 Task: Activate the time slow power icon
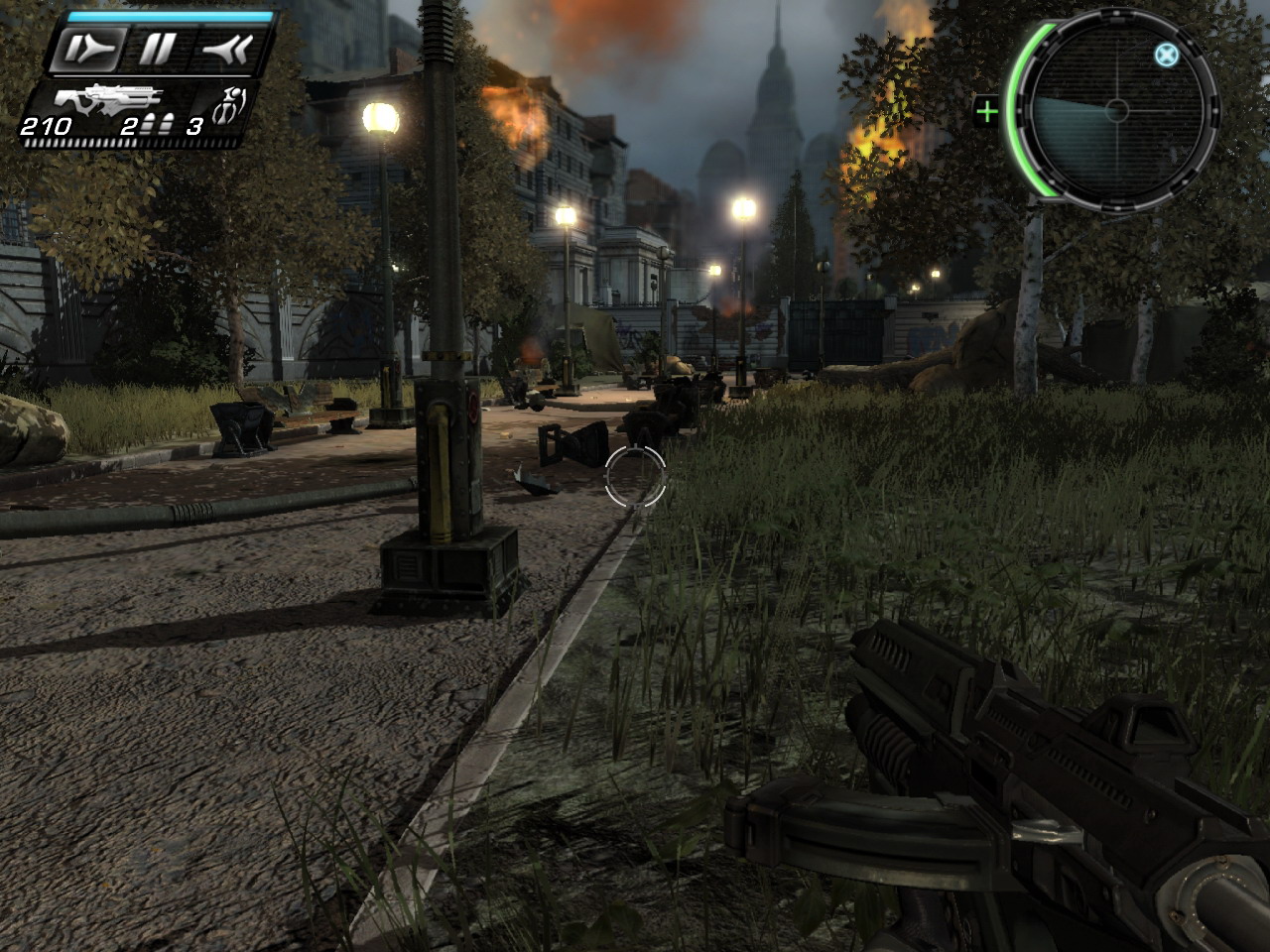[x=89, y=49]
